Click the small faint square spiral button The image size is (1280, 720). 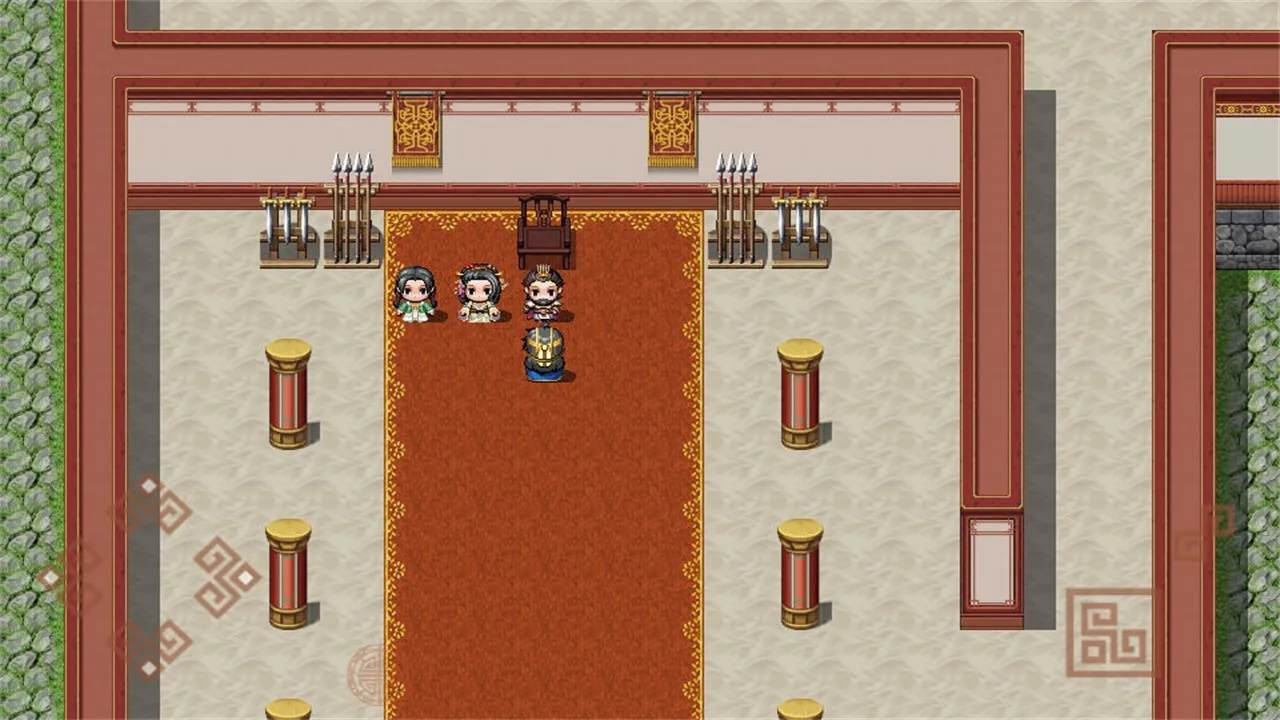1203,533
